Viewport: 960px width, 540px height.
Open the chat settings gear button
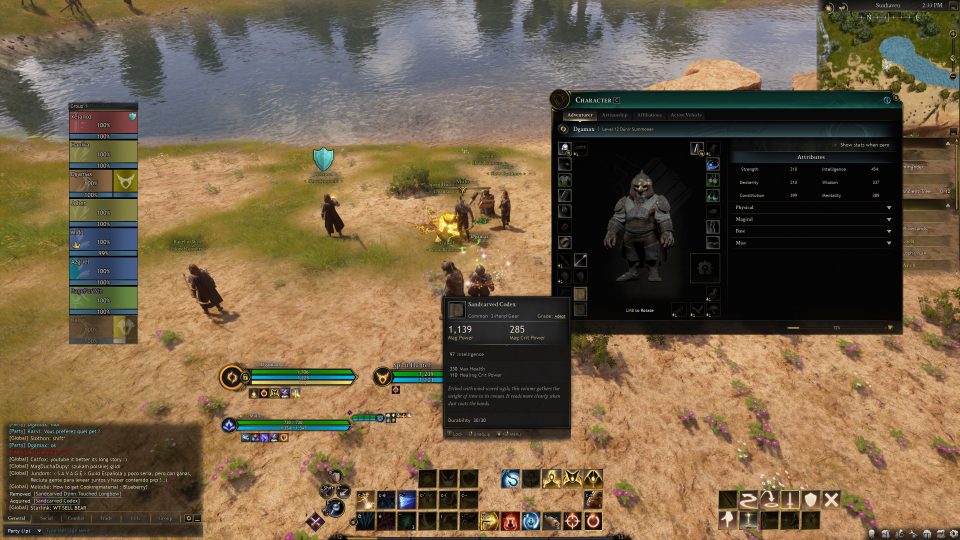tap(188, 518)
